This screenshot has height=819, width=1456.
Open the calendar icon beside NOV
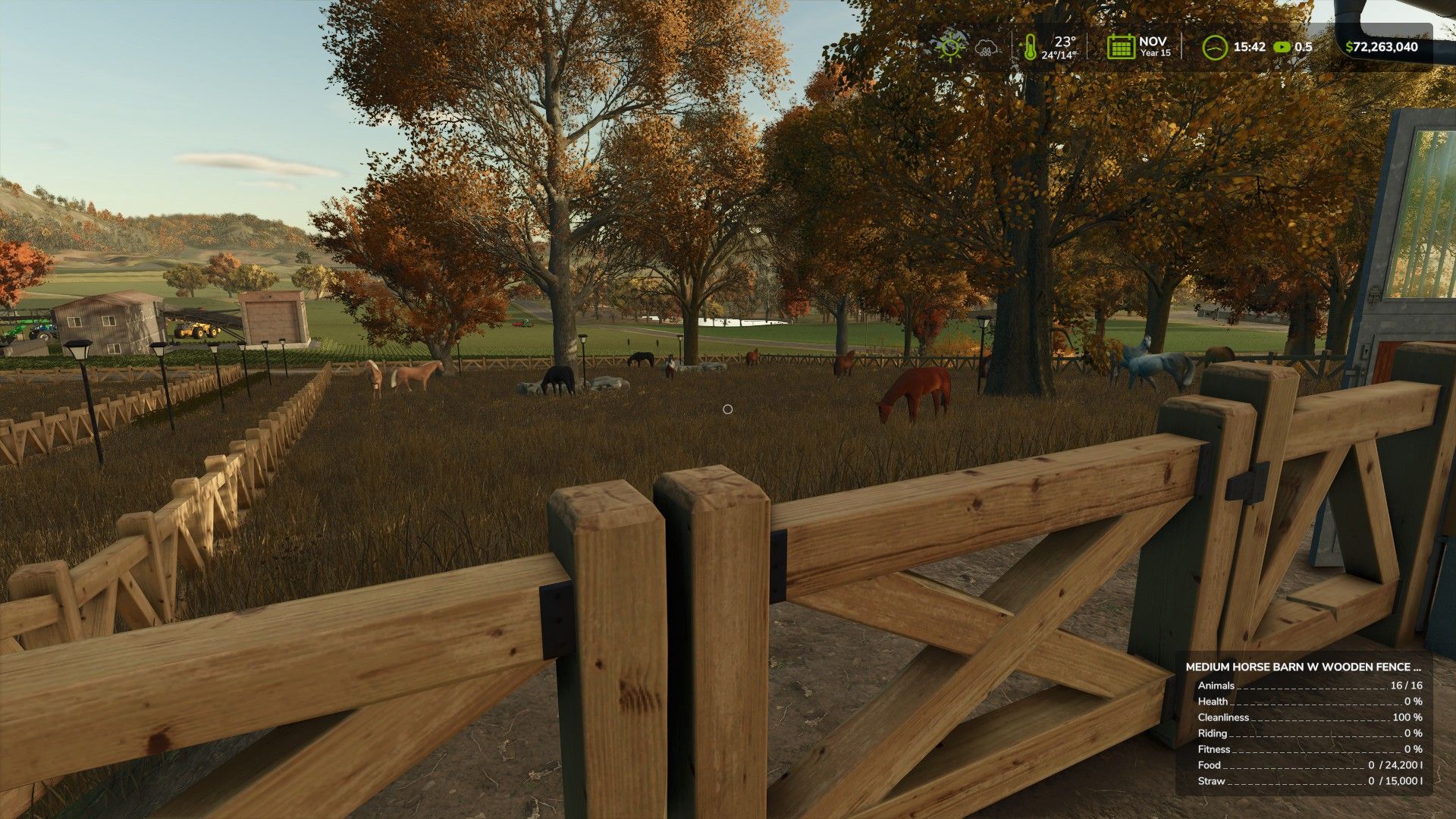[1121, 47]
